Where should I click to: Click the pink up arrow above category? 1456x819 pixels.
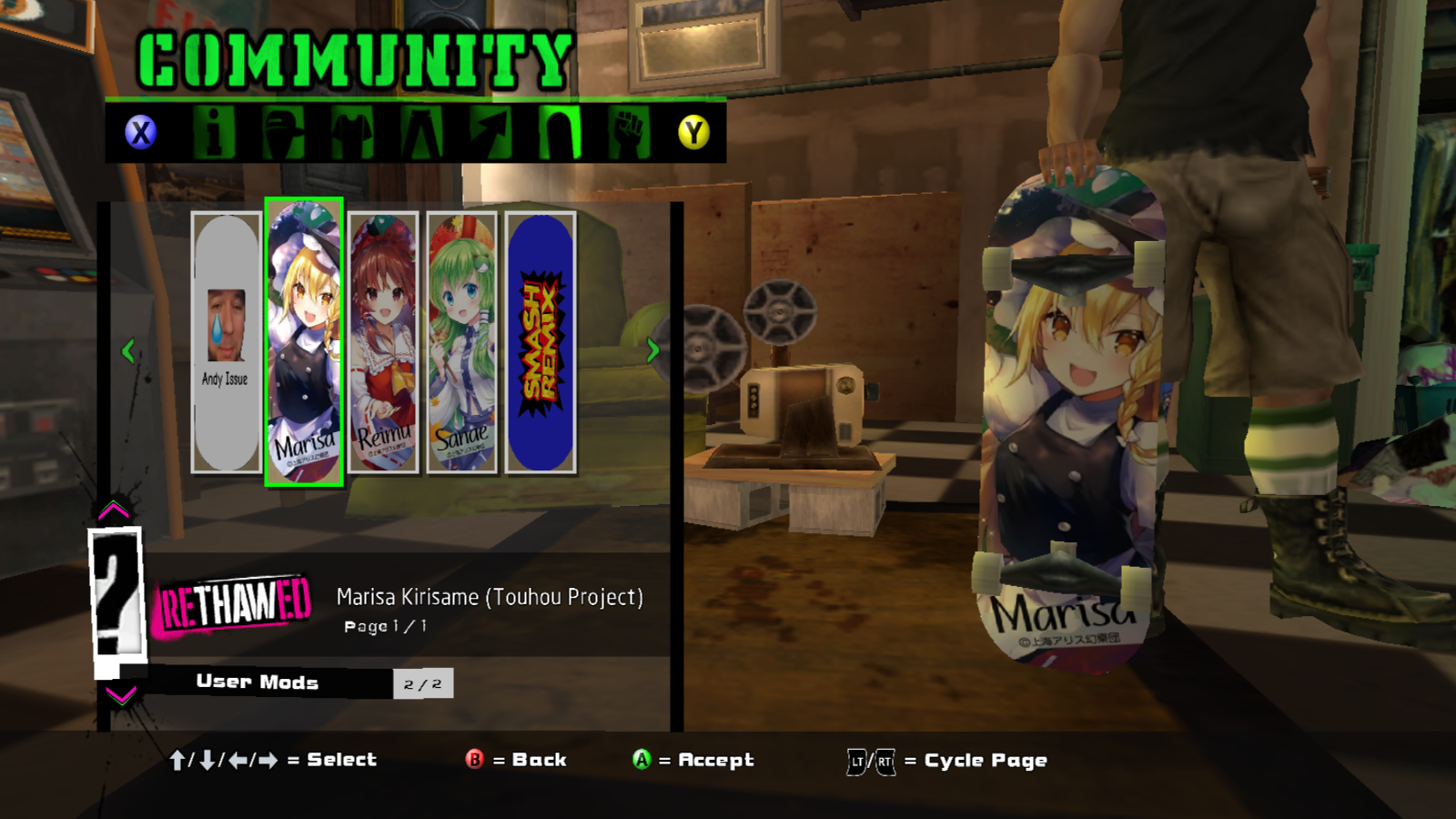point(114,511)
